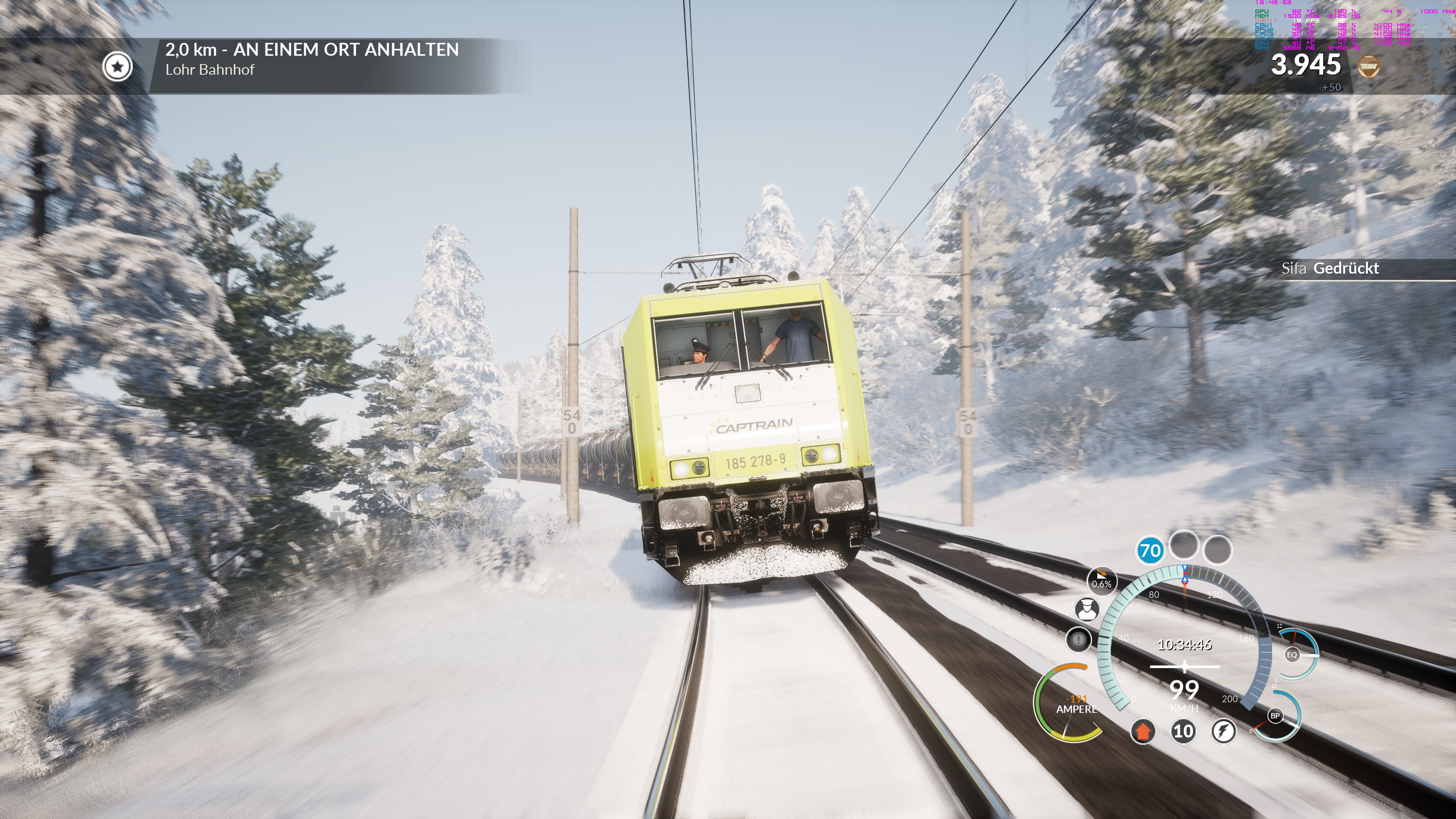Viewport: 1456px width, 819px height.
Task: Select the EQ brake gauge label
Action: pyautogui.click(x=1291, y=654)
